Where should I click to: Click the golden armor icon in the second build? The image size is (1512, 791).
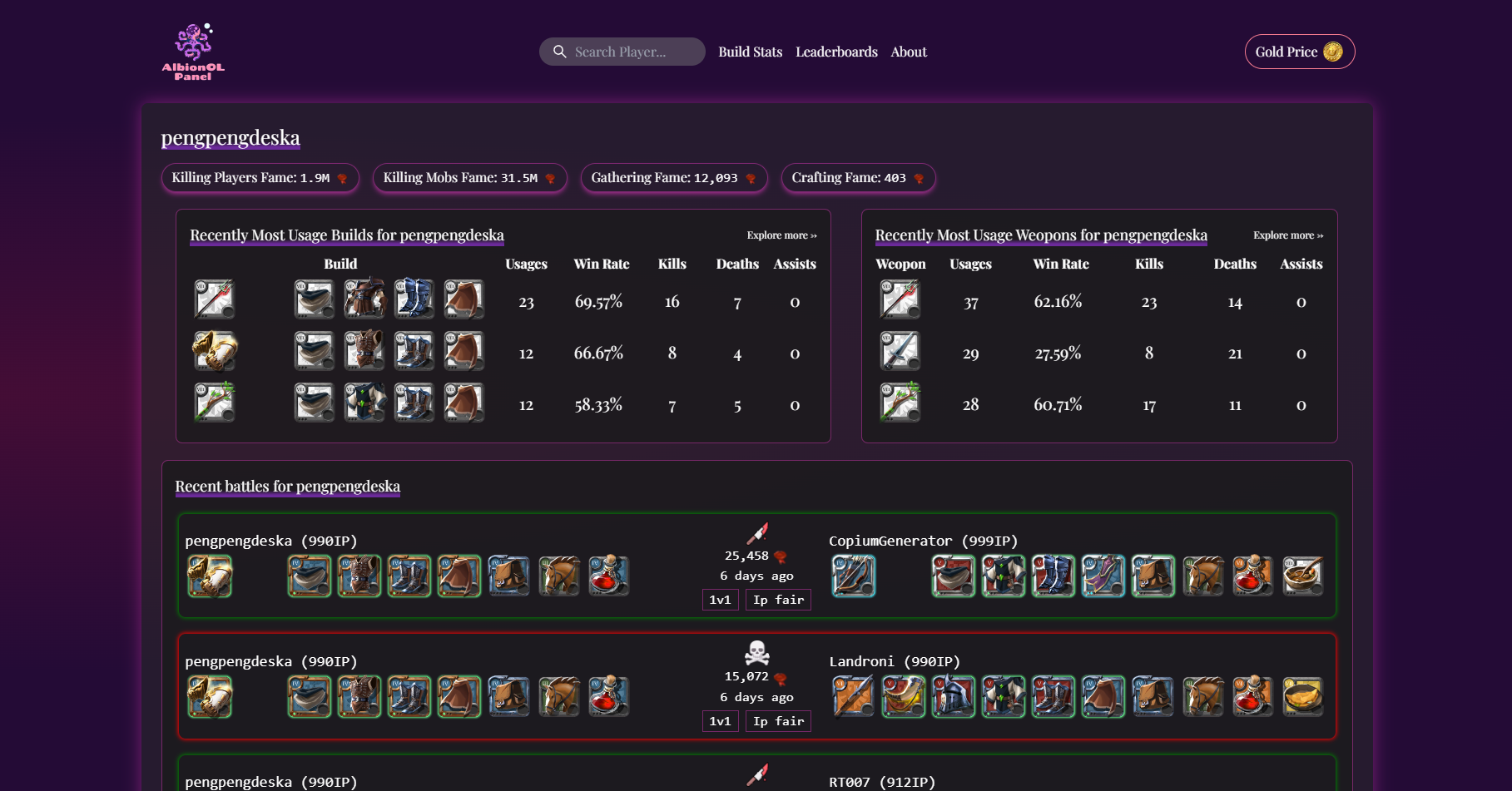[x=214, y=351]
